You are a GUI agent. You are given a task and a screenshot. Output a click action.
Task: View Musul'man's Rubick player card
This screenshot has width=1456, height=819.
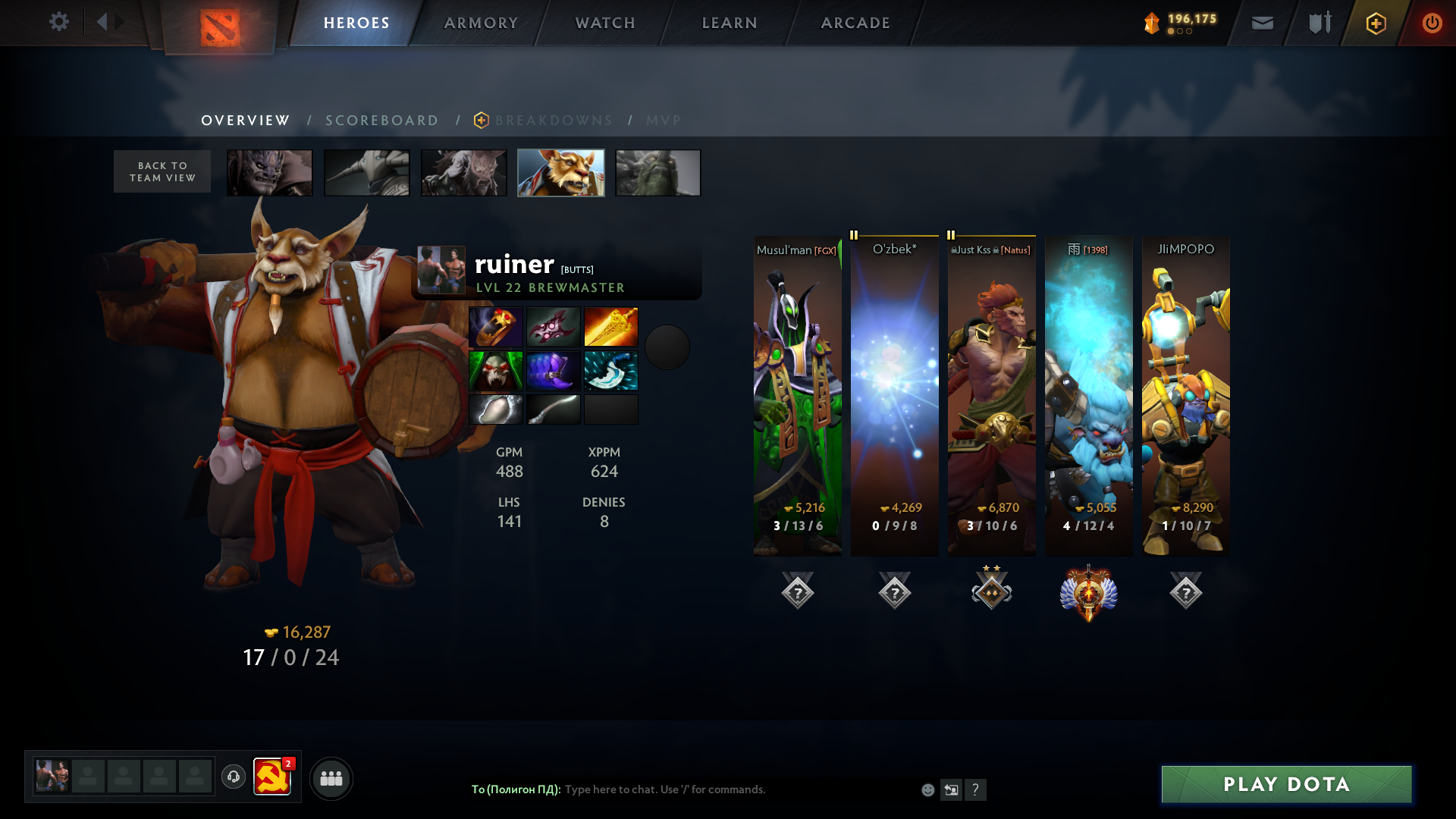tap(798, 394)
